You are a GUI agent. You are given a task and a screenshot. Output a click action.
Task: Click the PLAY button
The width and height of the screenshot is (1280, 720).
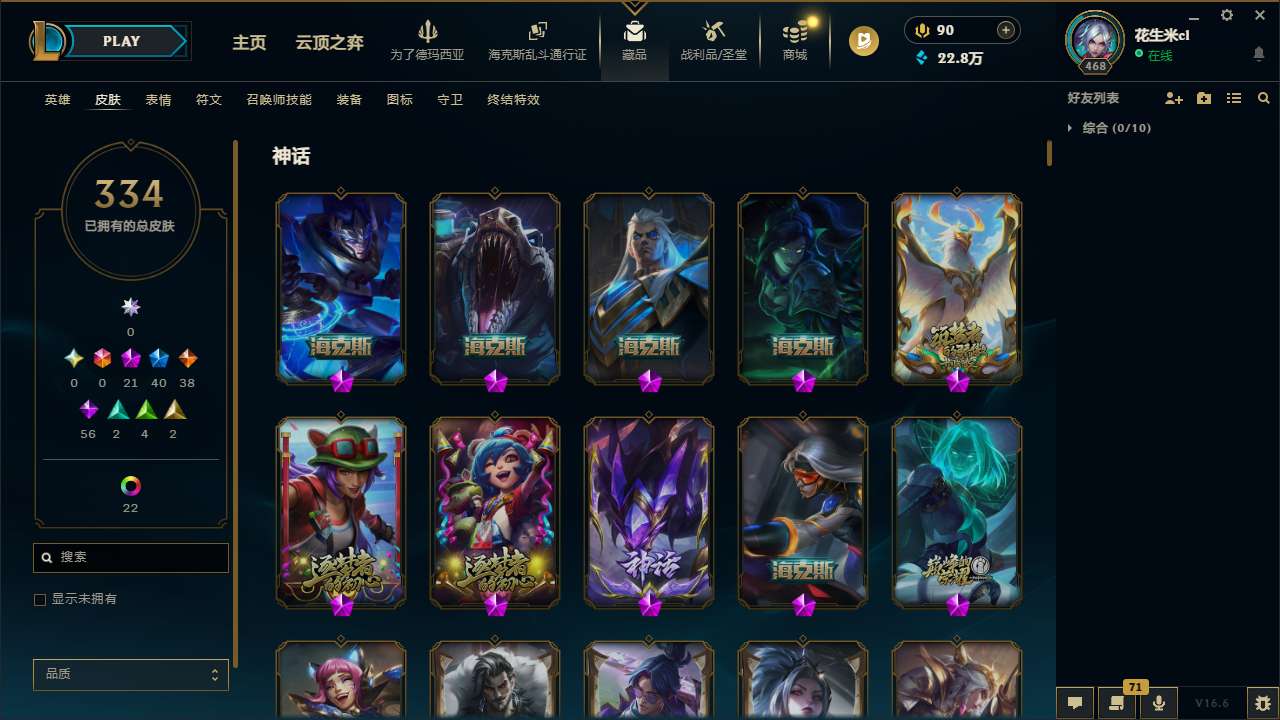click(x=122, y=41)
